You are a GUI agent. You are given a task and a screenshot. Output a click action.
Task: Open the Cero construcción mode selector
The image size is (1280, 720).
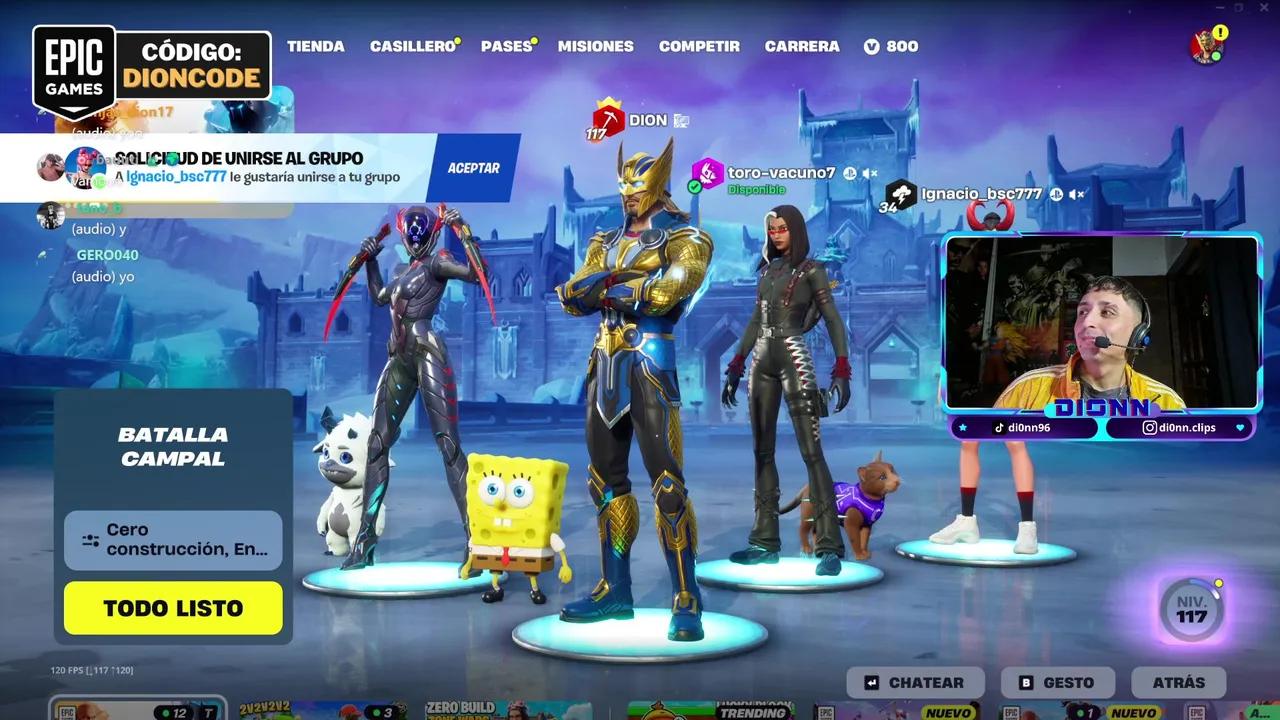[172, 539]
